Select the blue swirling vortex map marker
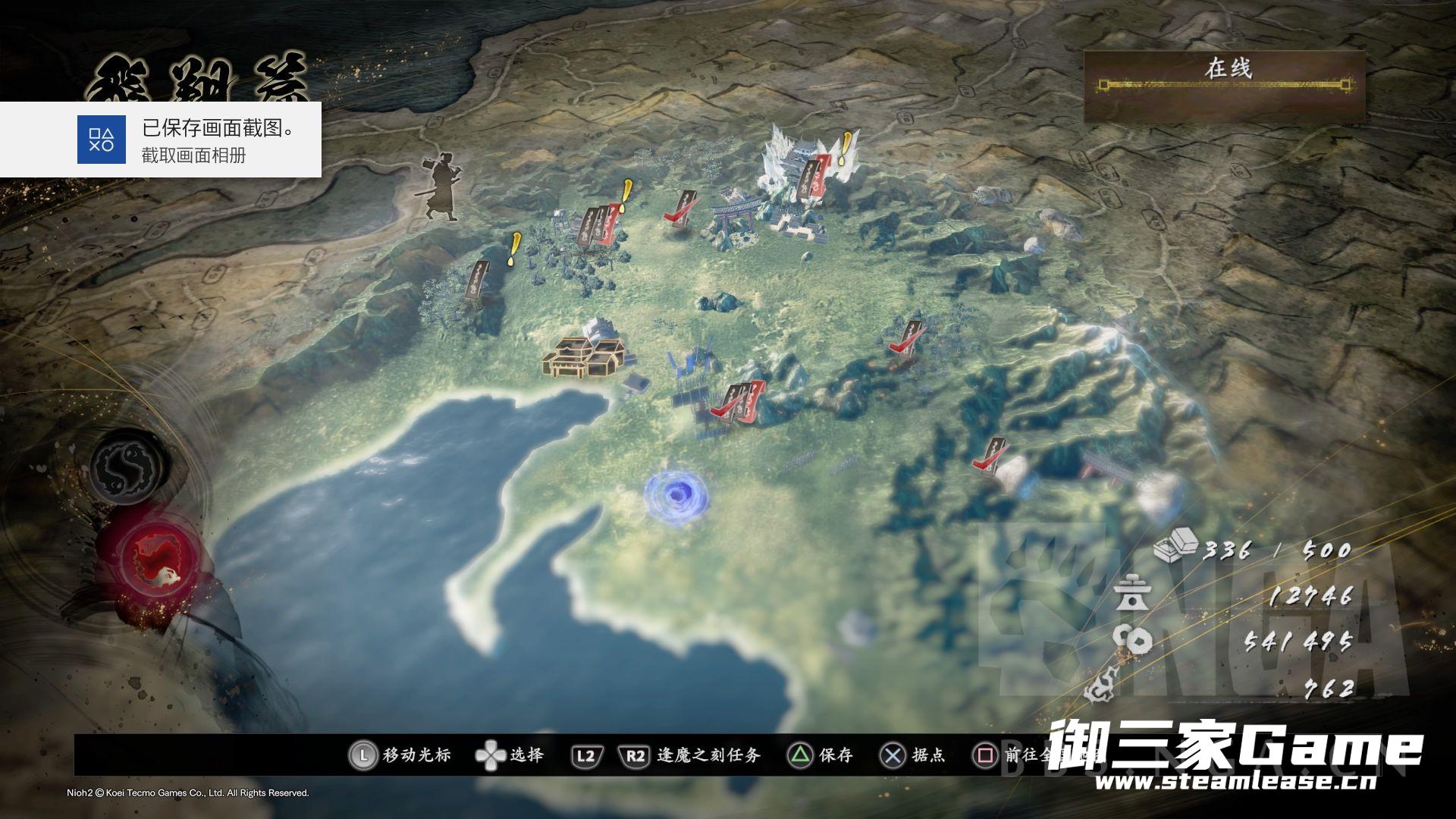 pos(676,496)
